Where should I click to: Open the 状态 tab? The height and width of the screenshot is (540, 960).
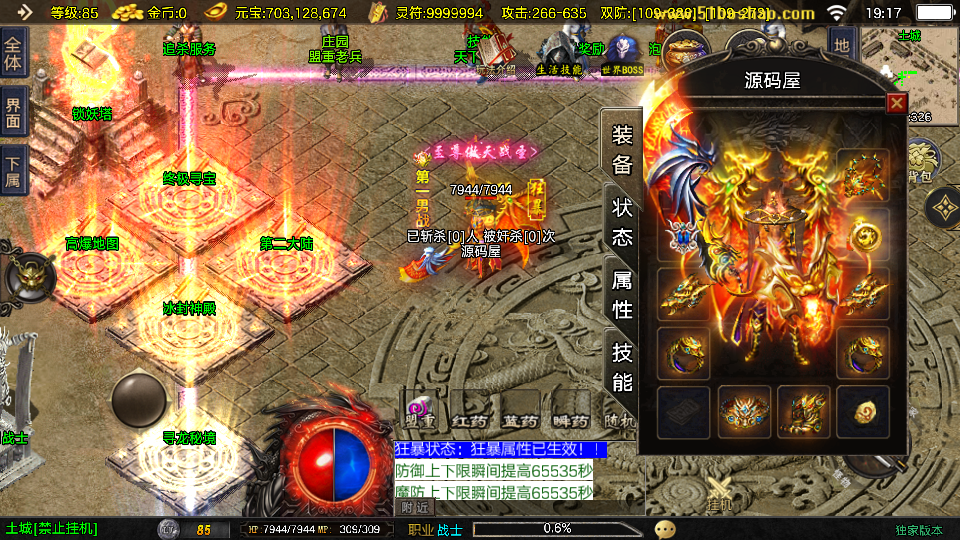point(622,222)
